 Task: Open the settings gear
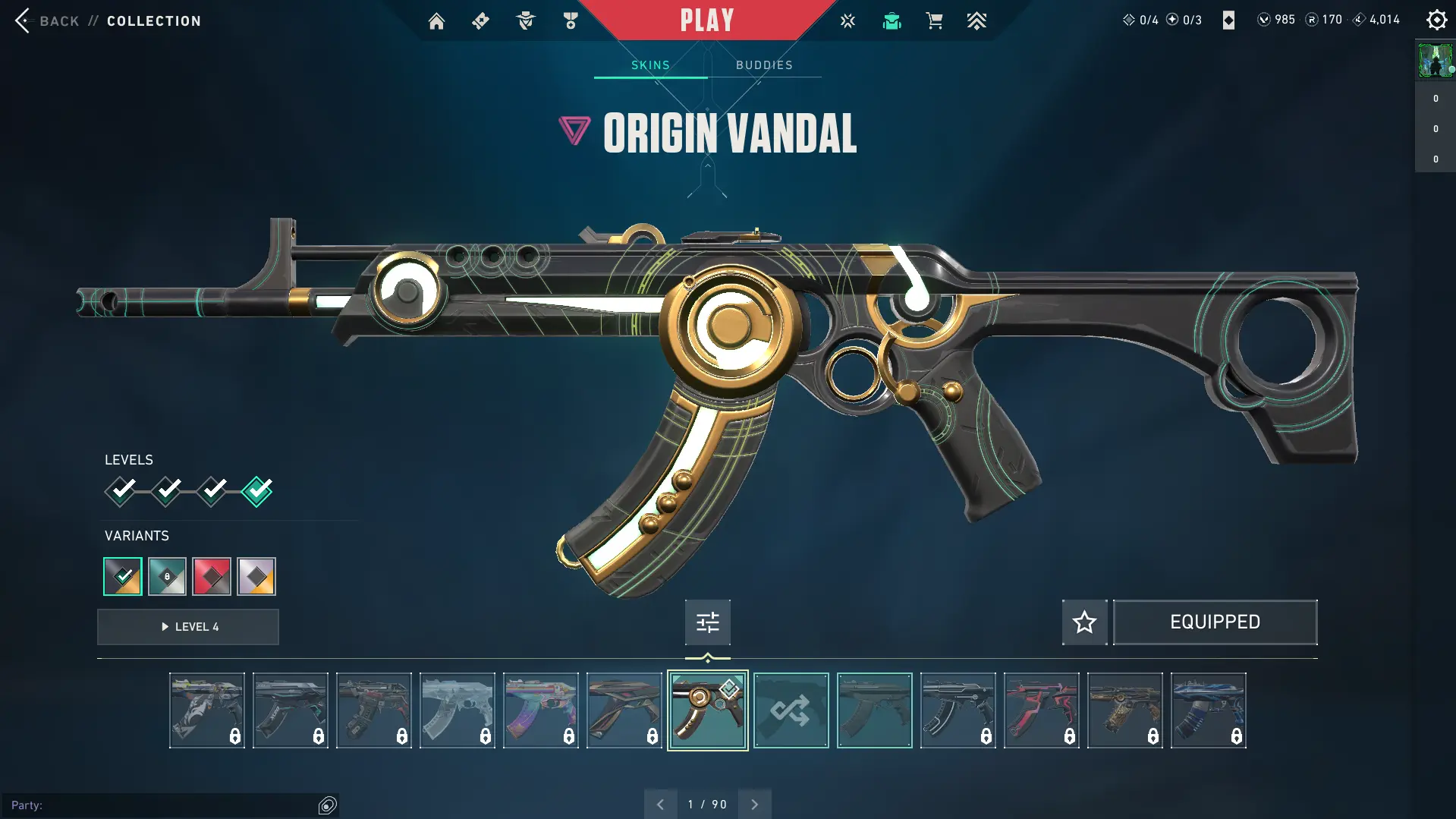click(x=1436, y=20)
